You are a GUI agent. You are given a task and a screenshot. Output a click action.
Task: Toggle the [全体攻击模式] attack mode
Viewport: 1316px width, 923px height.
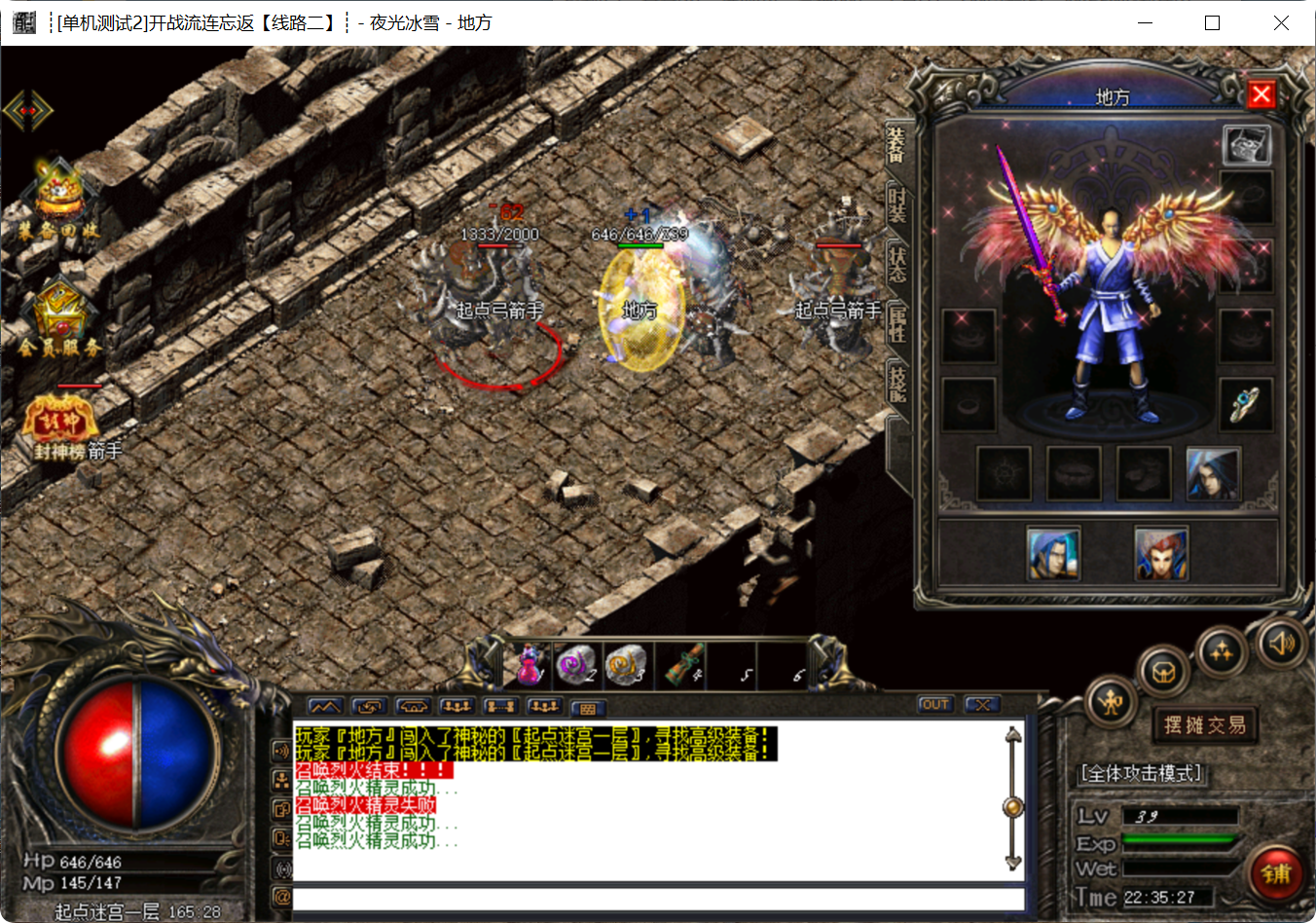(x=1141, y=772)
